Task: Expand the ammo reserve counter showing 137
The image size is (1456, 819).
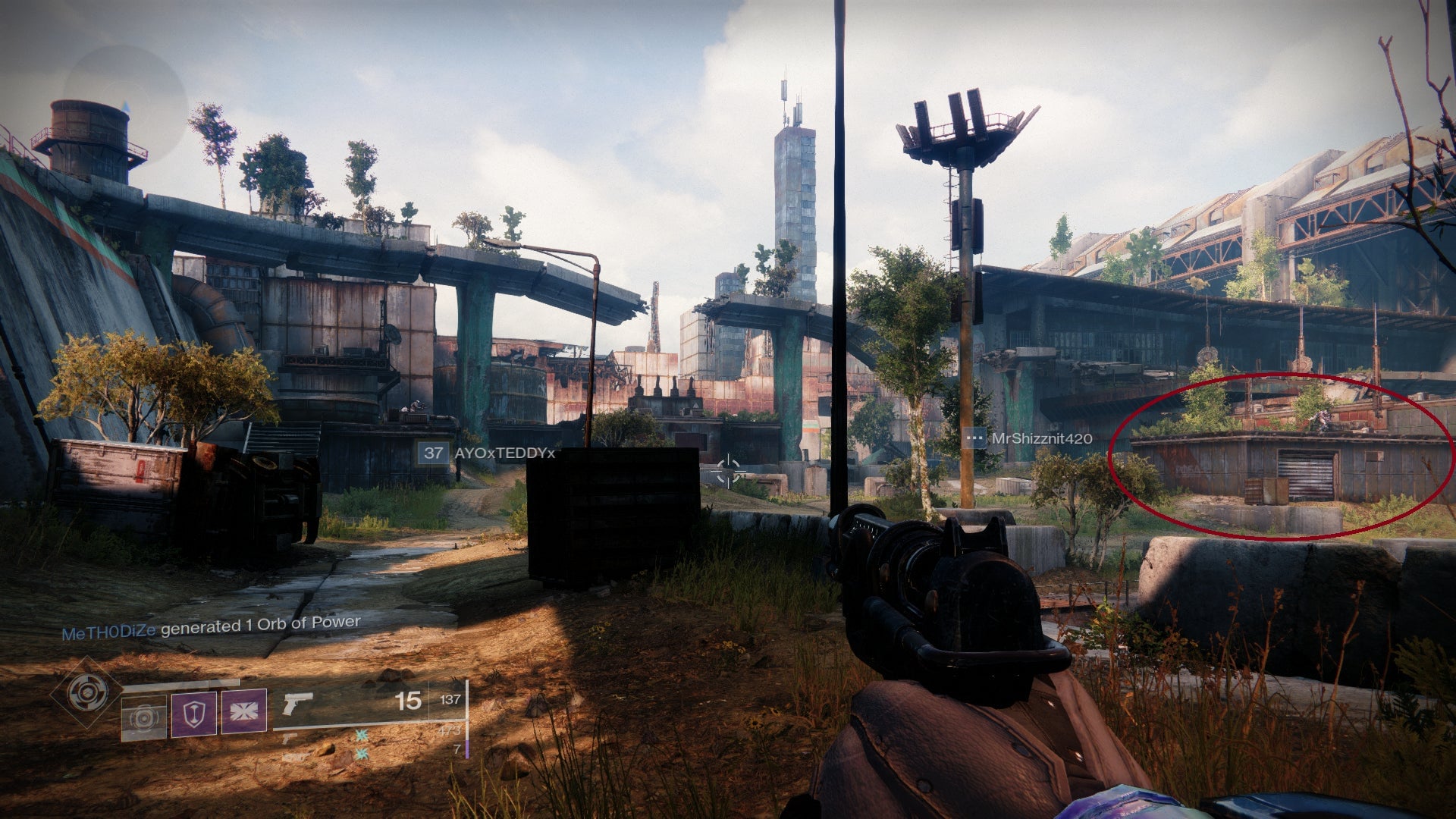Action: click(x=450, y=700)
